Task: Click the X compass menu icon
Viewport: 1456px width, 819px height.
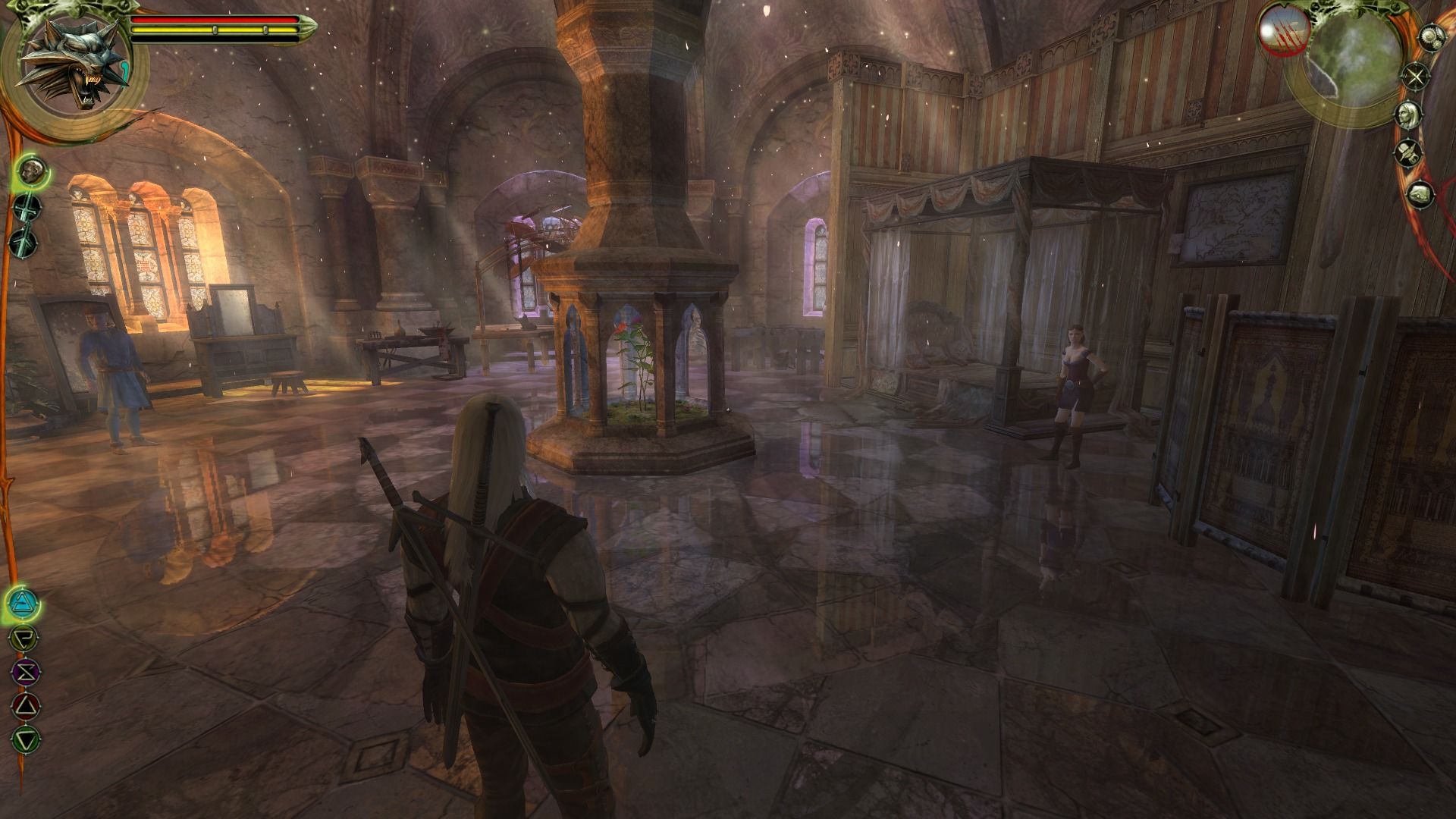Action: 1415,75
